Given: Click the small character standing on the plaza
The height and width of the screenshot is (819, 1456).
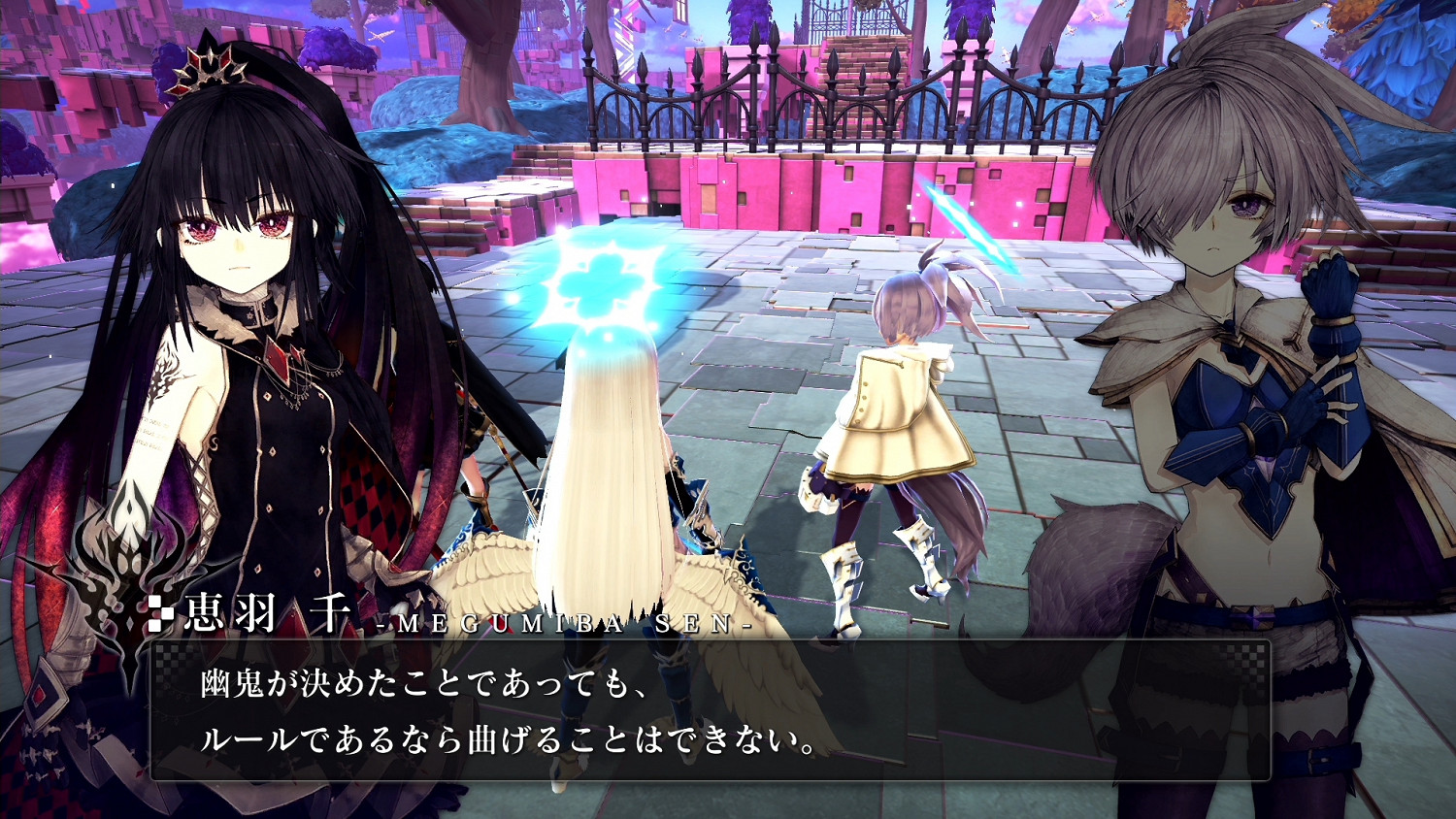Looking at the screenshot, I should tap(903, 408).
